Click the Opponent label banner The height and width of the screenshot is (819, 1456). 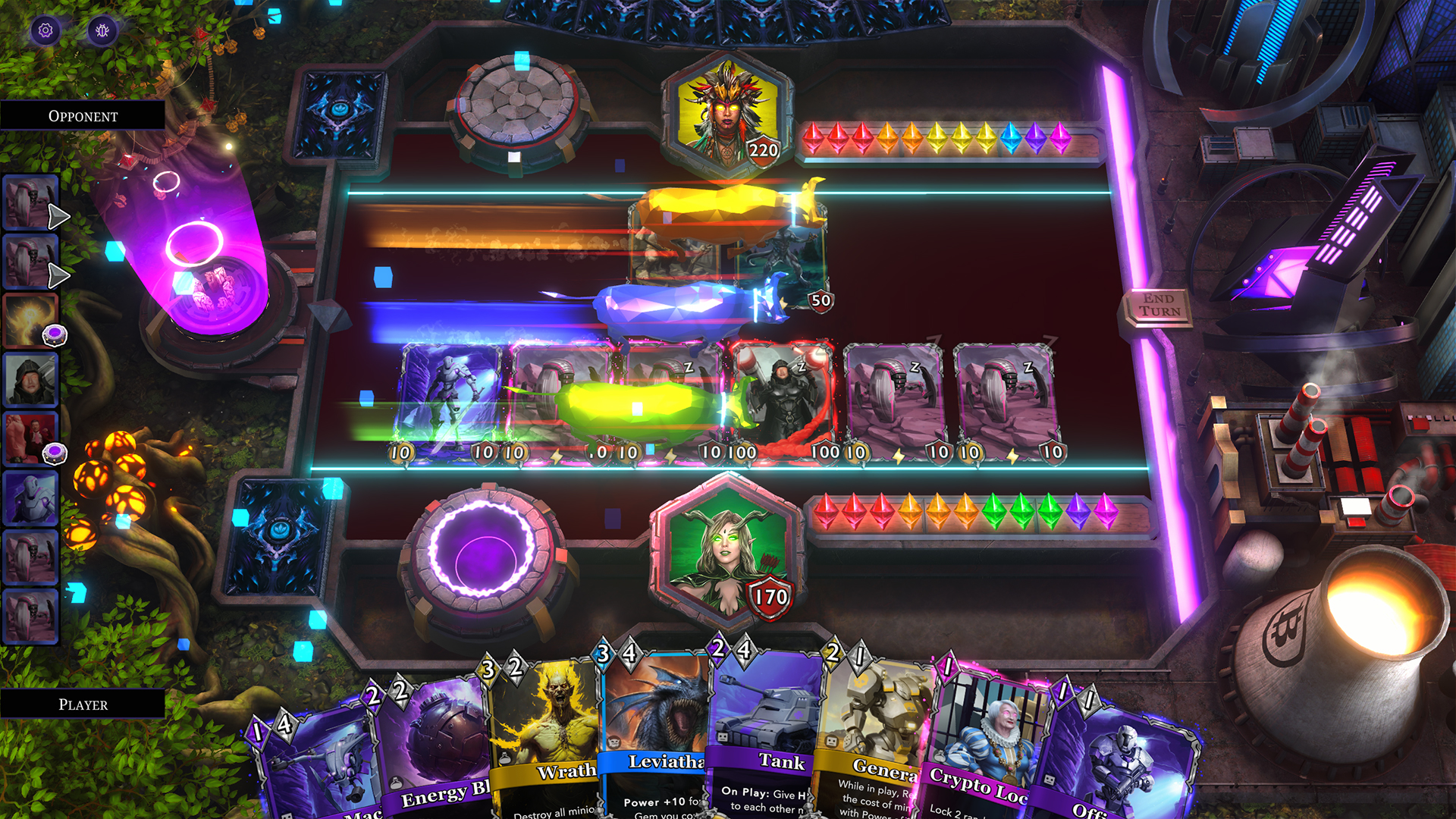pos(82,116)
